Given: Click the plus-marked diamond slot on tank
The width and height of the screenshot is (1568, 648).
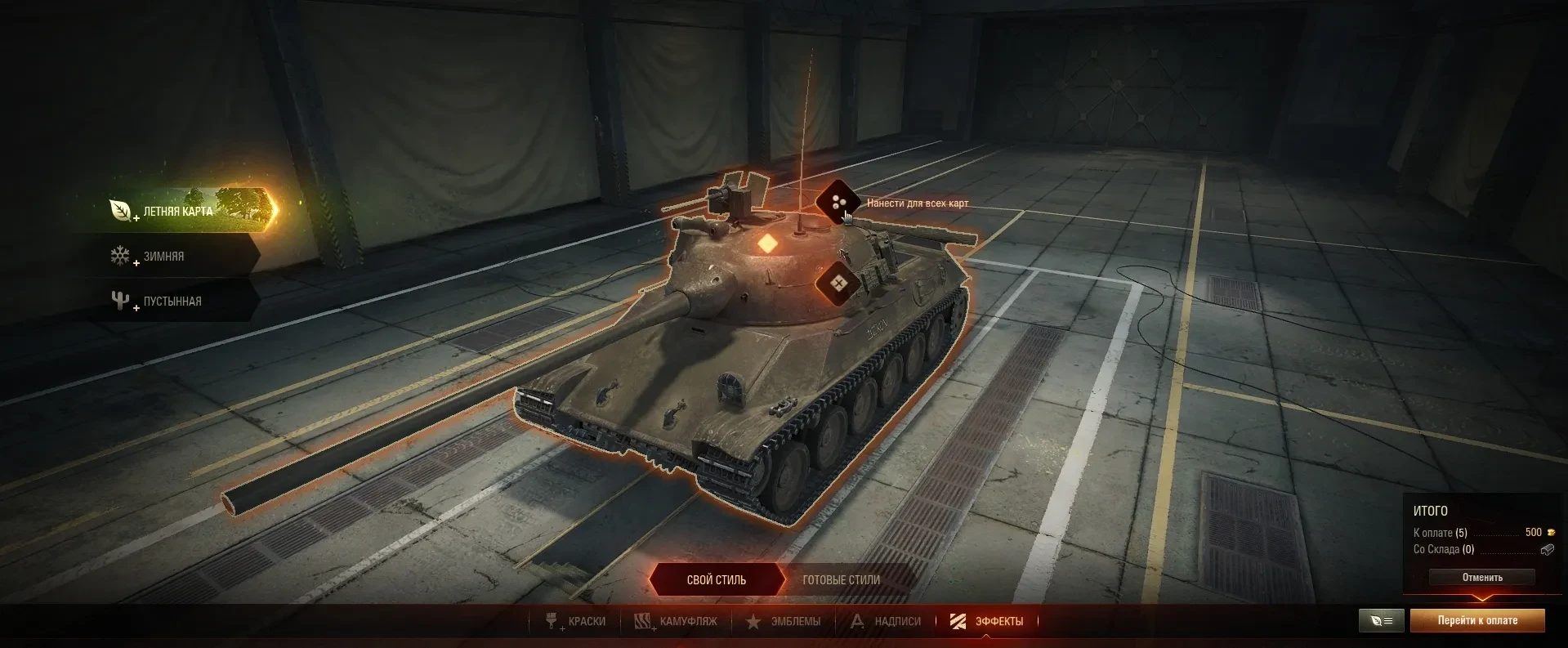Looking at the screenshot, I should coord(838,284).
